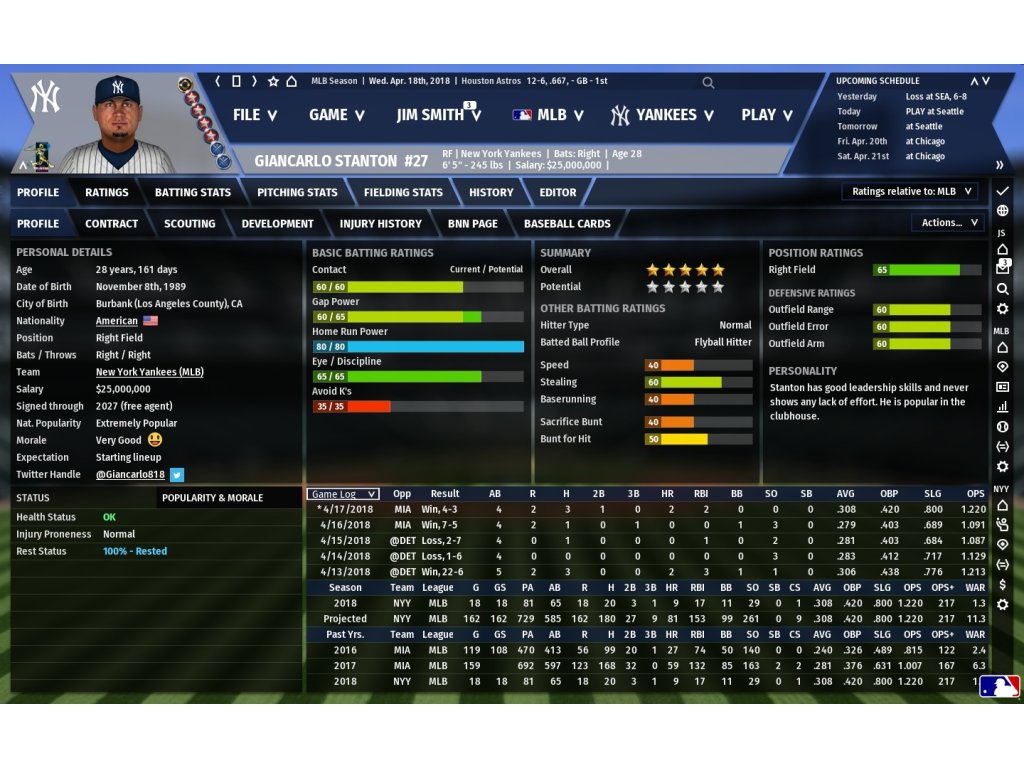Open the Injury History sub-tab
Viewport: 1024px width, 768px height.
coord(380,223)
